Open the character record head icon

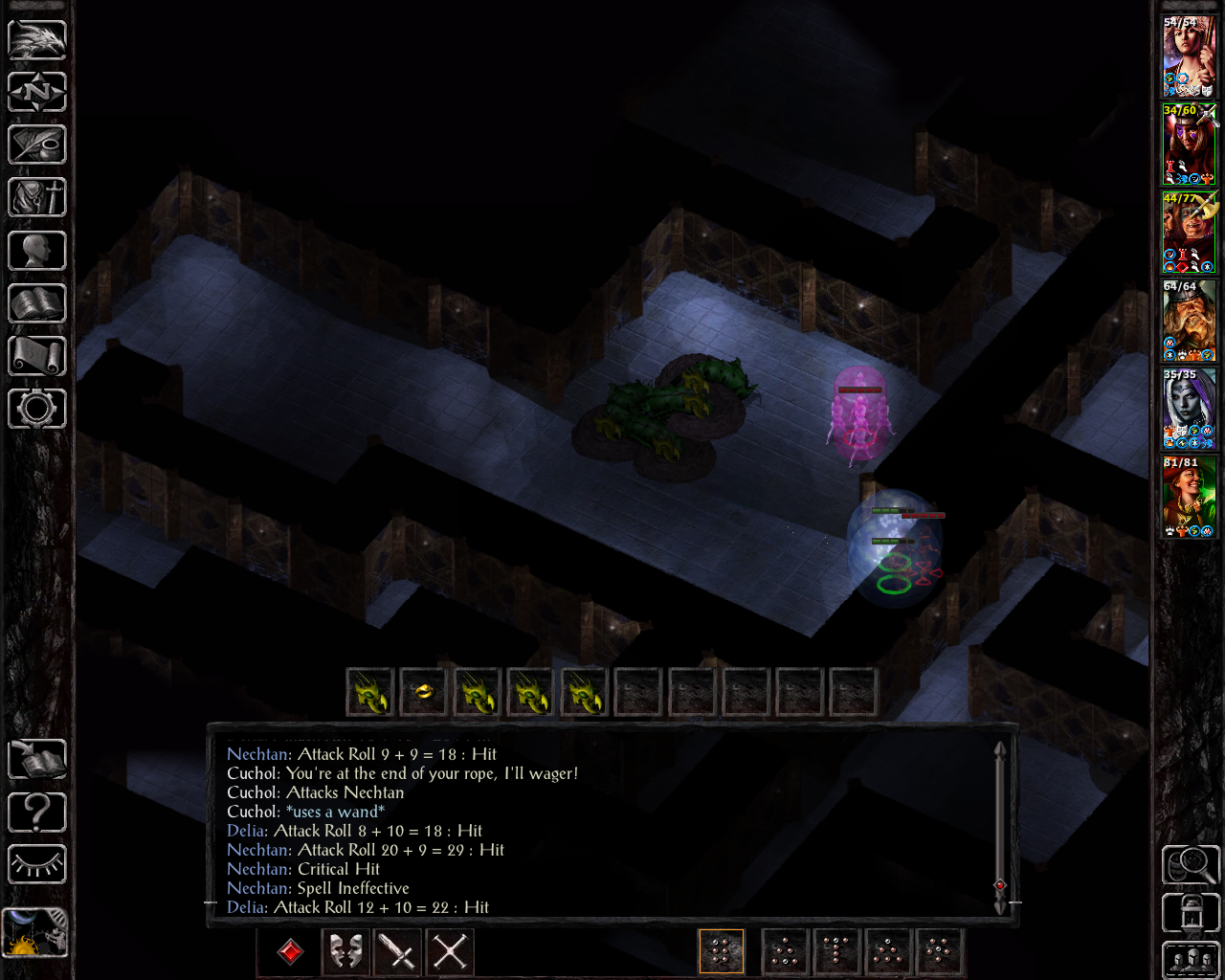click(37, 251)
